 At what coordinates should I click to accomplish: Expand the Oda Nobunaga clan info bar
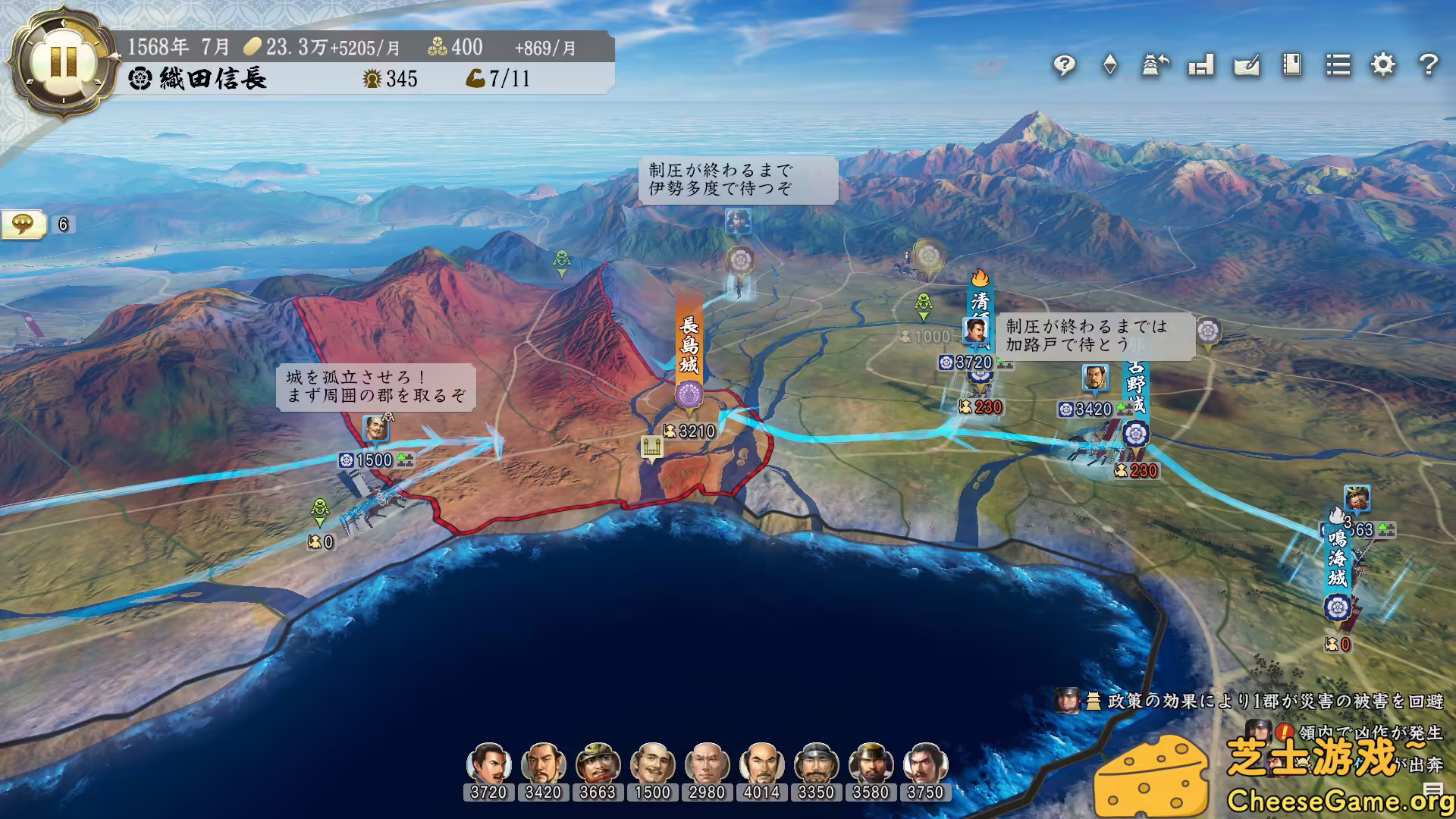[212, 78]
